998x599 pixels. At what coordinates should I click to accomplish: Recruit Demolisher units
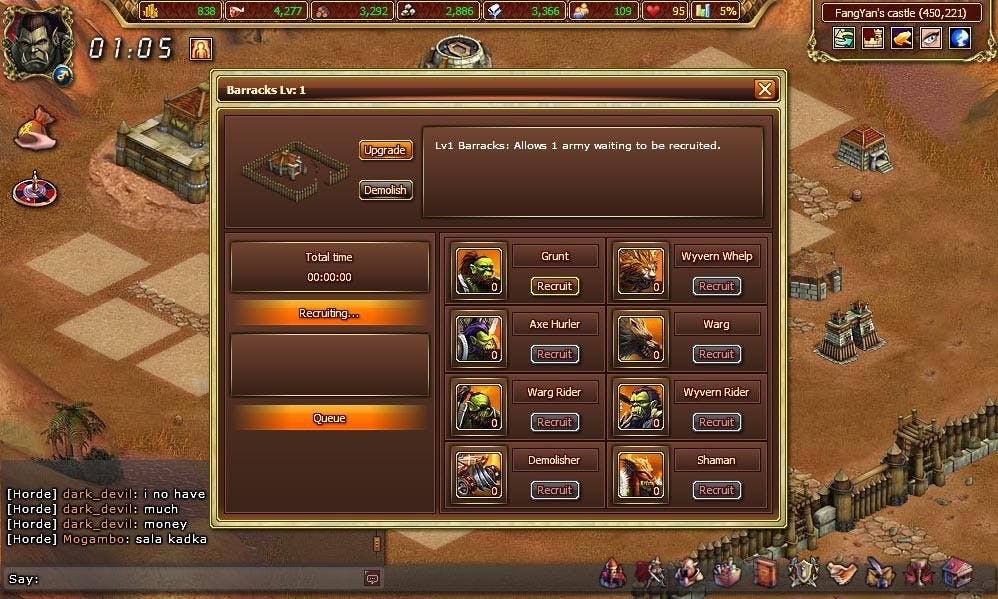coord(554,490)
